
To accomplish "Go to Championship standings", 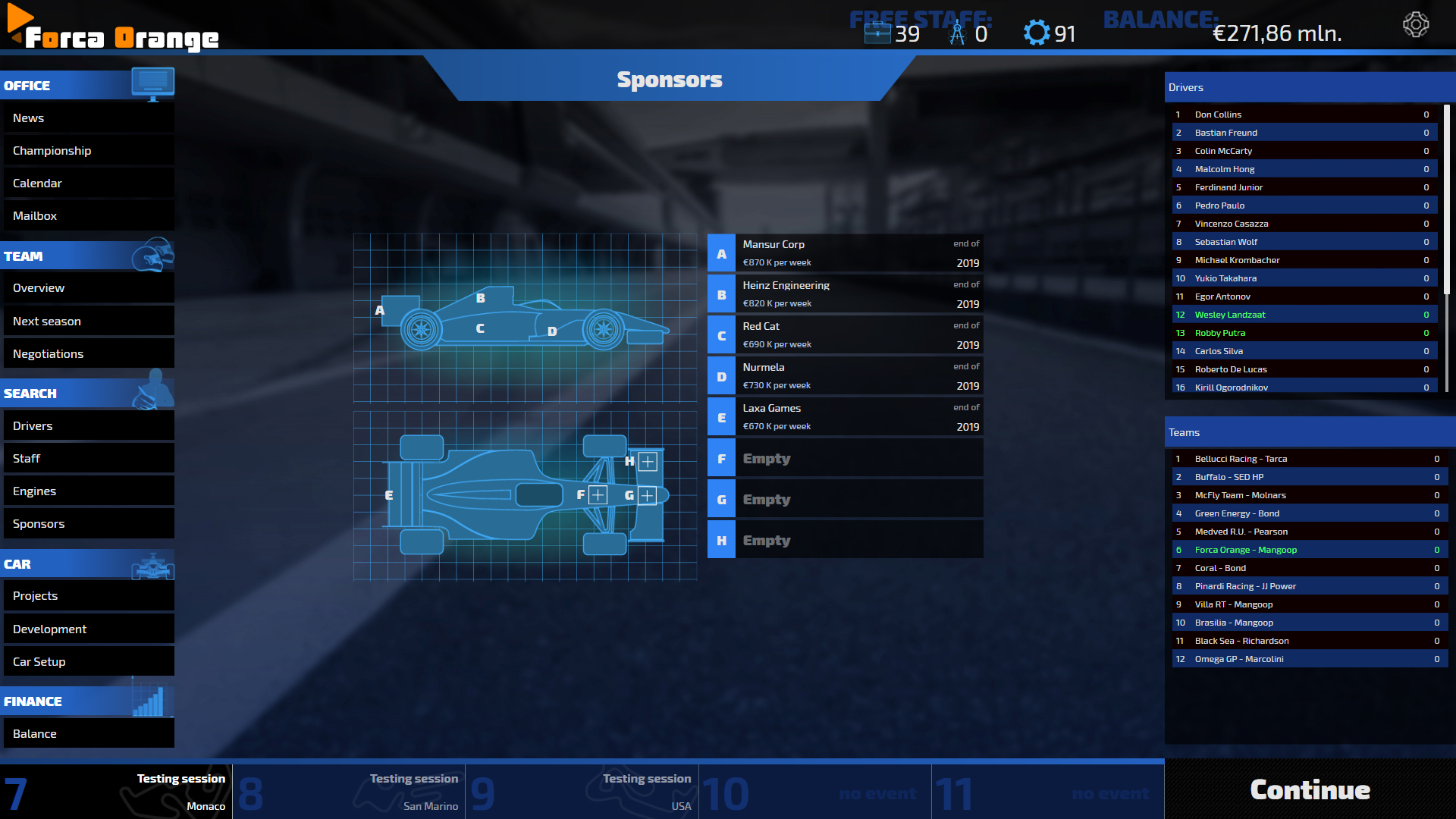I will coord(88,151).
